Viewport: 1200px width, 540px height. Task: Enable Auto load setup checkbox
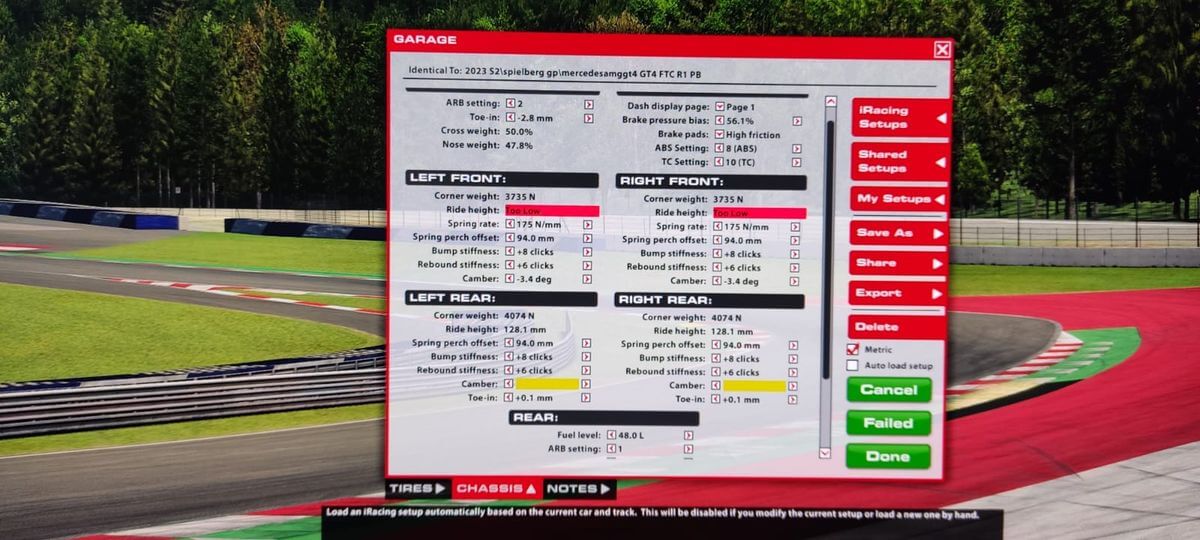[853, 366]
